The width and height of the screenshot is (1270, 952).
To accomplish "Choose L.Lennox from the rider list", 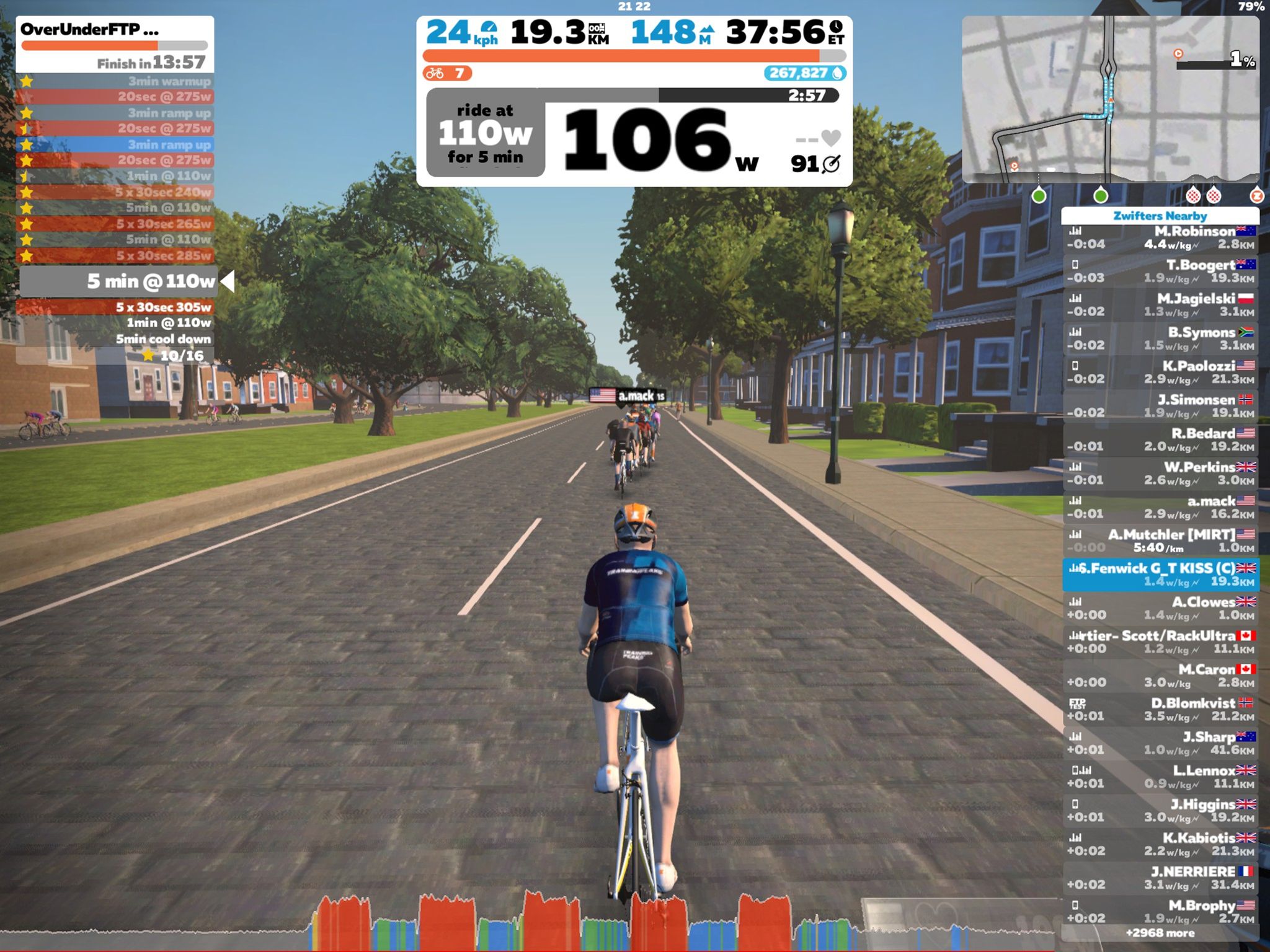I will tap(1160, 777).
